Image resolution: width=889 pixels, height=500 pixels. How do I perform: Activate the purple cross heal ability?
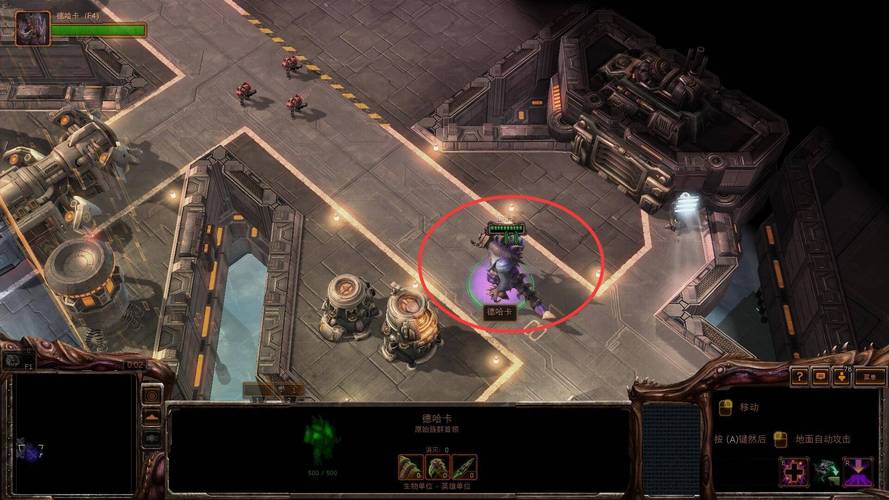pos(796,471)
